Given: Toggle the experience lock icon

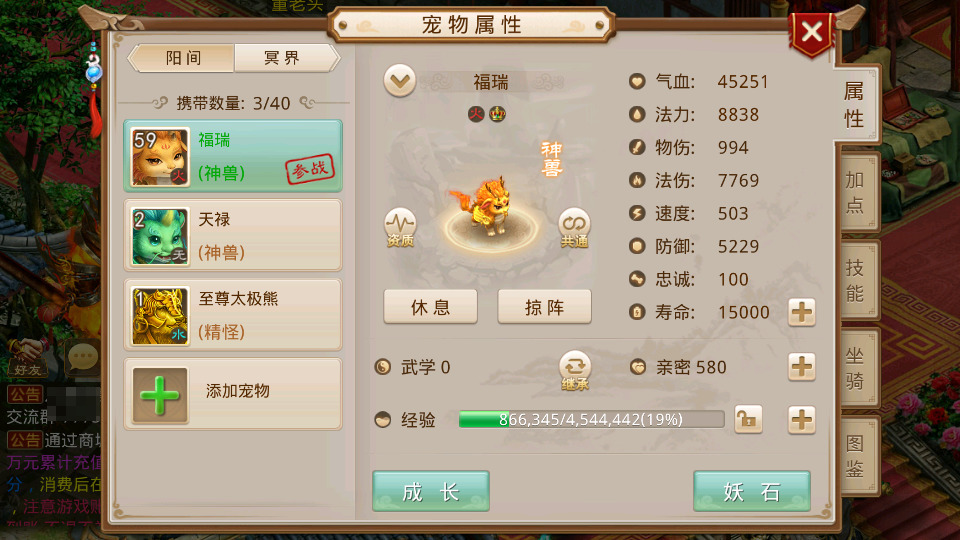Looking at the screenshot, I should 747,420.
